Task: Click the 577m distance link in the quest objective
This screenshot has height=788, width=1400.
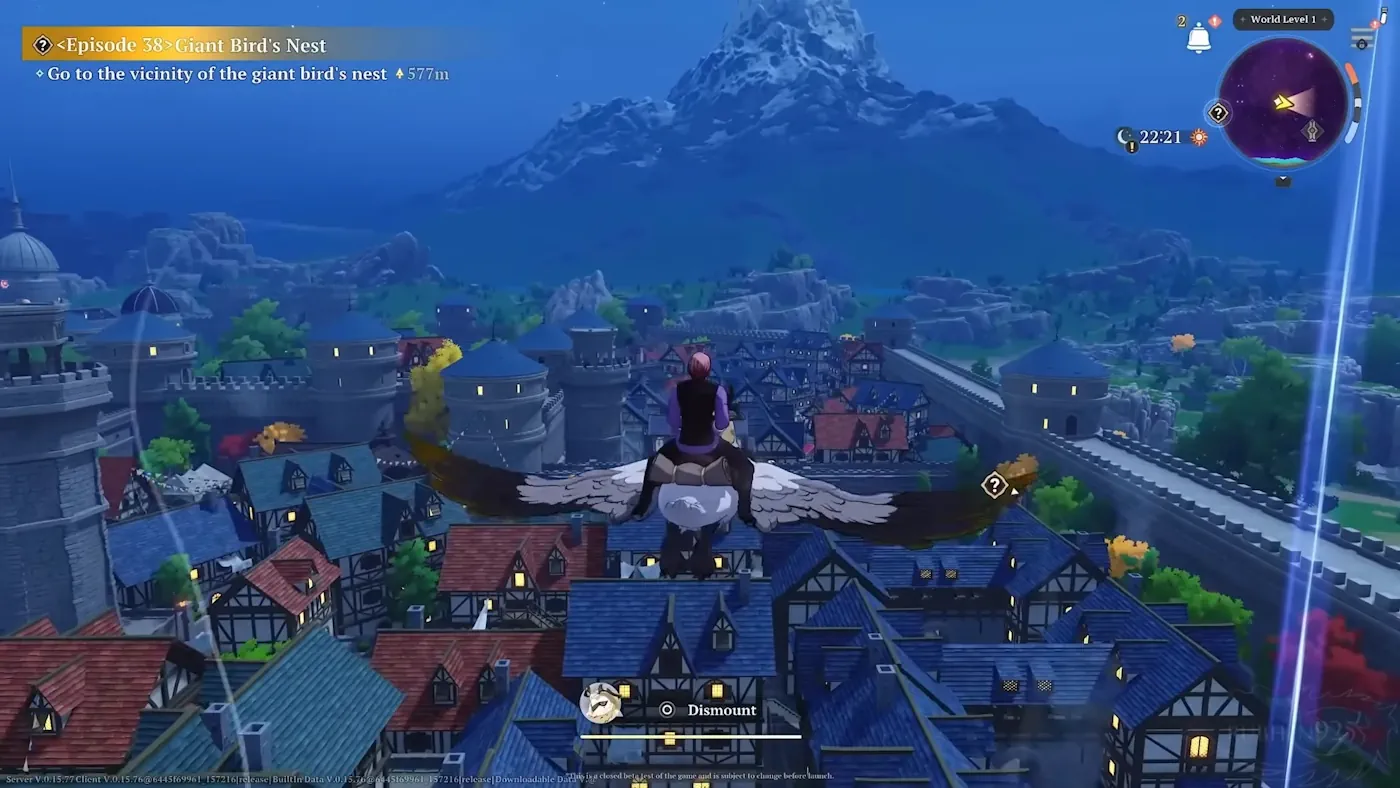Action: tap(427, 73)
